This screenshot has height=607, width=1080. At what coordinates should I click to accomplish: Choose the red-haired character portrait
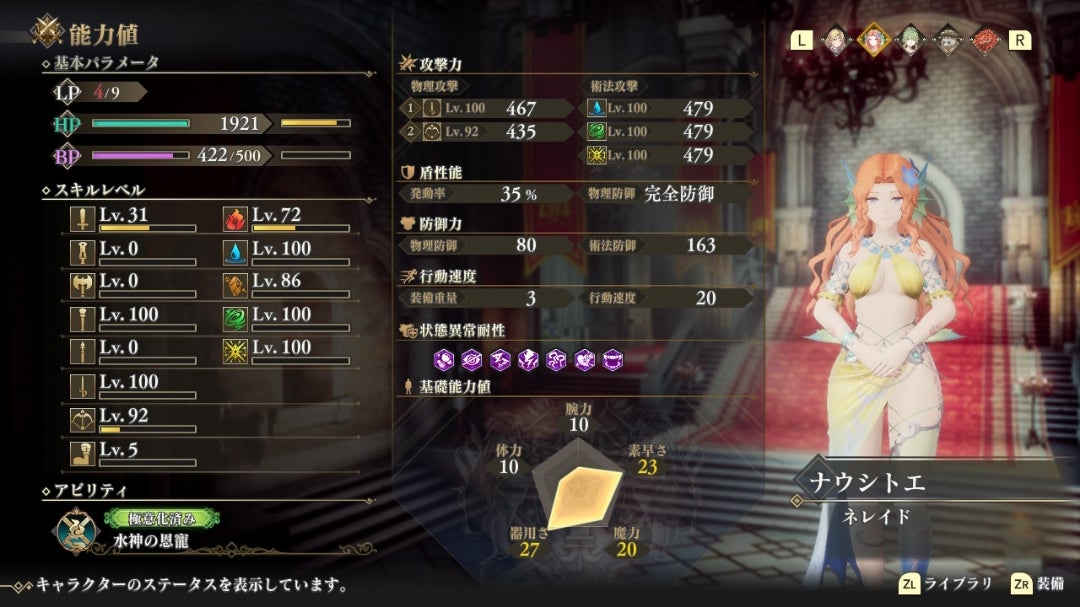[x=985, y=40]
